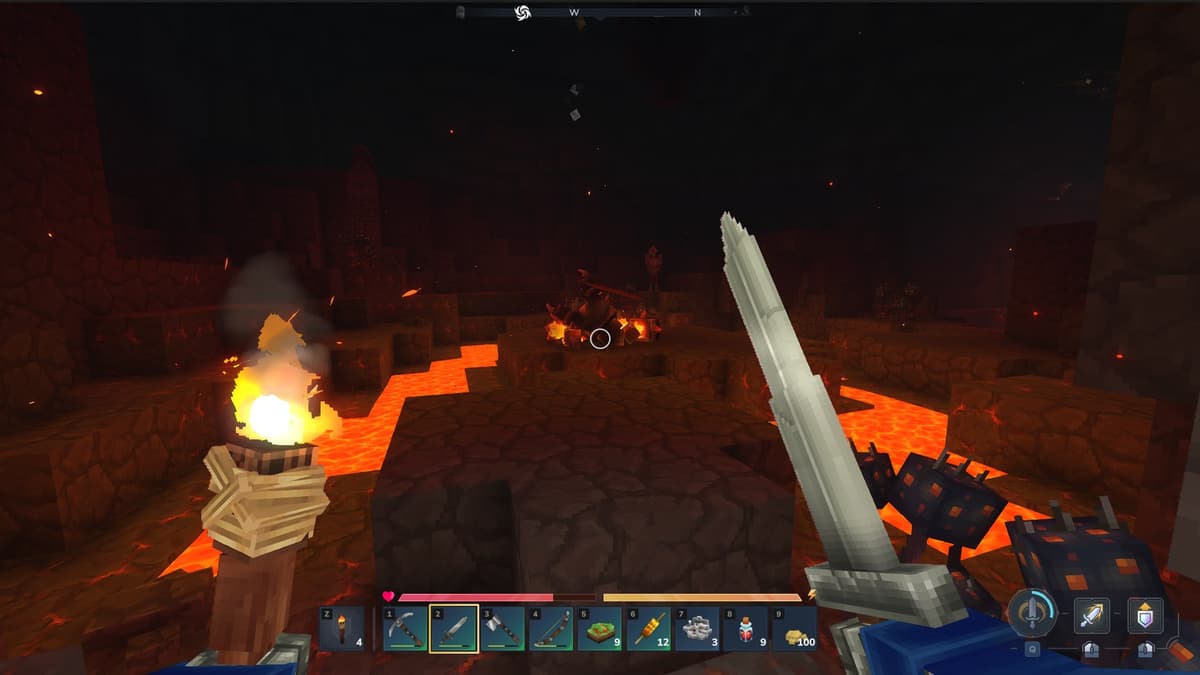
Task: Select the pickaxe in hotbar slot 1
Action: 405,629
